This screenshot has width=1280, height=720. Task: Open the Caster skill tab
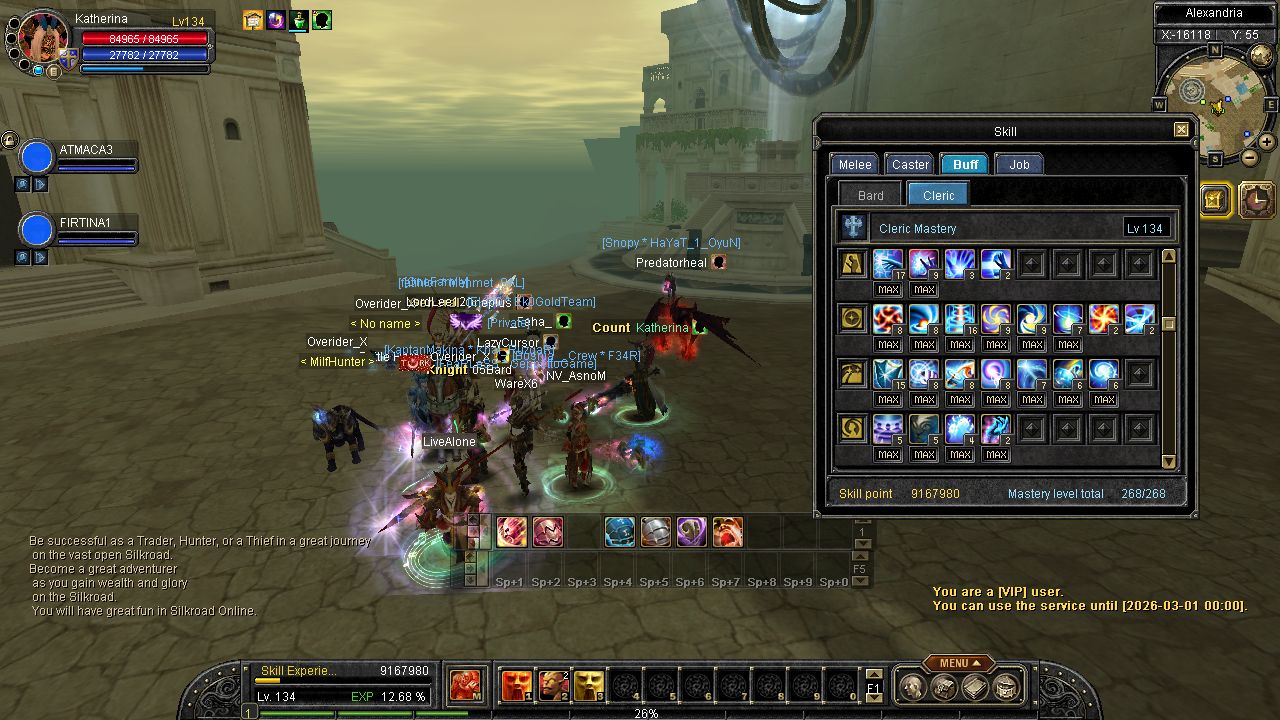910,165
